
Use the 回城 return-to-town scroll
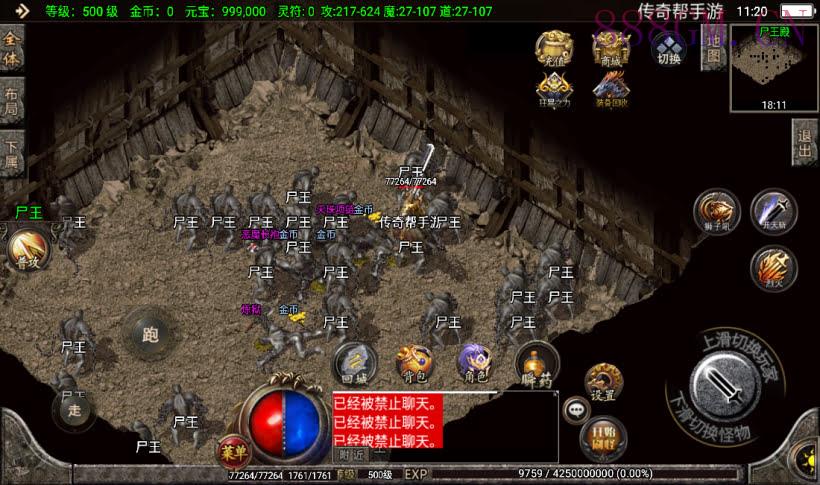click(353, 365)
